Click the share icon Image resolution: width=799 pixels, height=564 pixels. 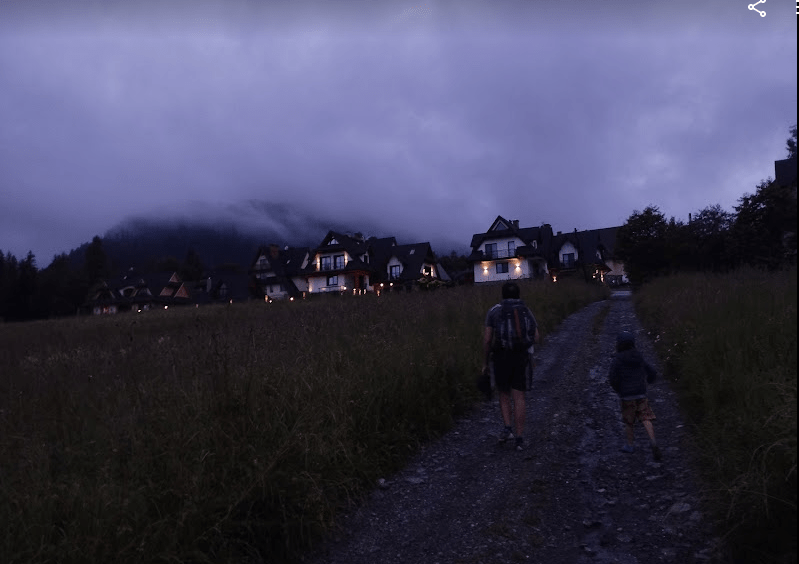[757, 9]
